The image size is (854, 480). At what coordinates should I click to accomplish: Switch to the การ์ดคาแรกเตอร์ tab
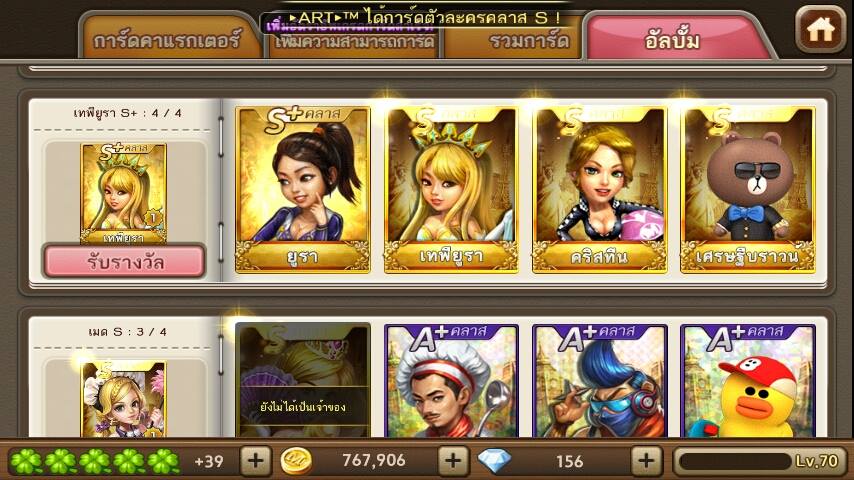point(168,42)
